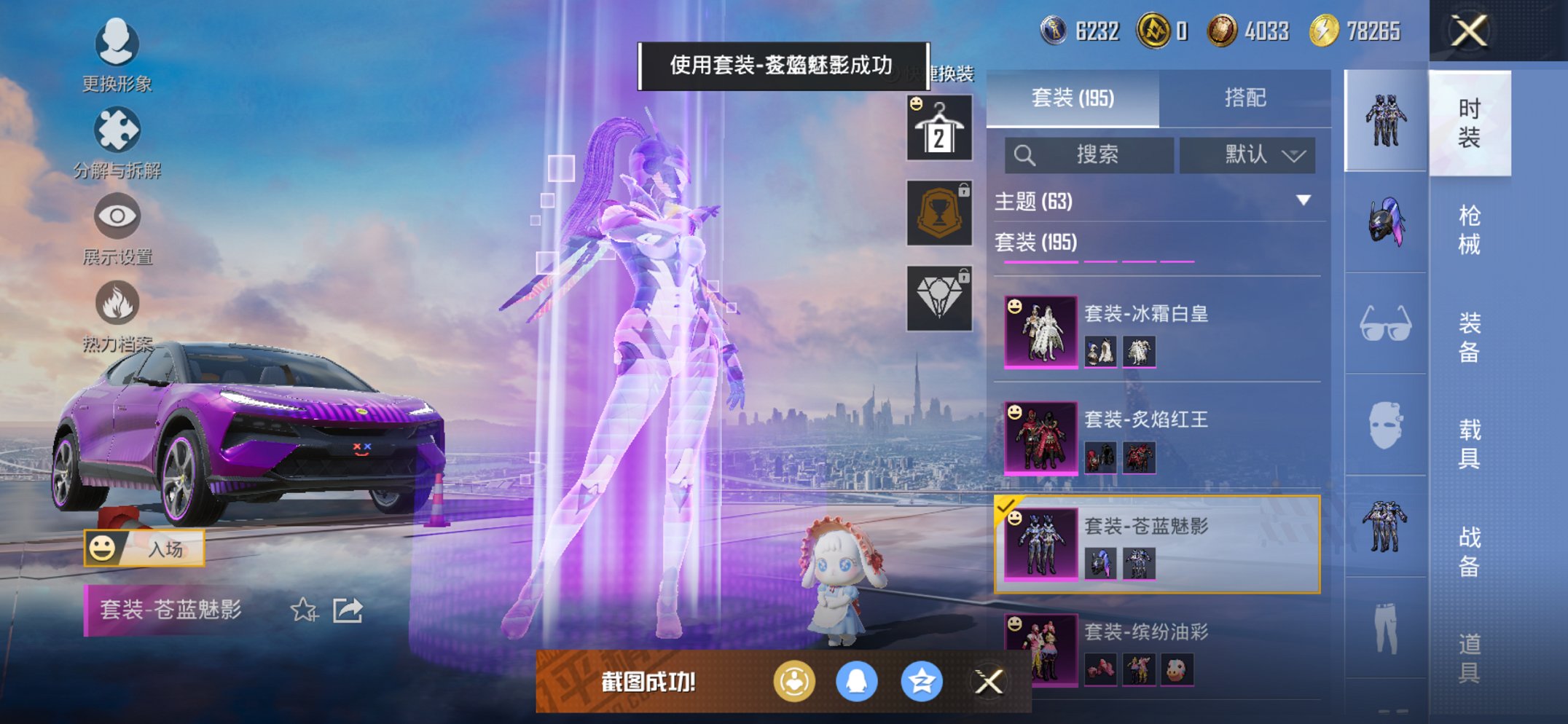The width and height of the screenshot is (1568, 724).
Task: Click the hanger quick-change icon
Action: [x=939, y=130]
